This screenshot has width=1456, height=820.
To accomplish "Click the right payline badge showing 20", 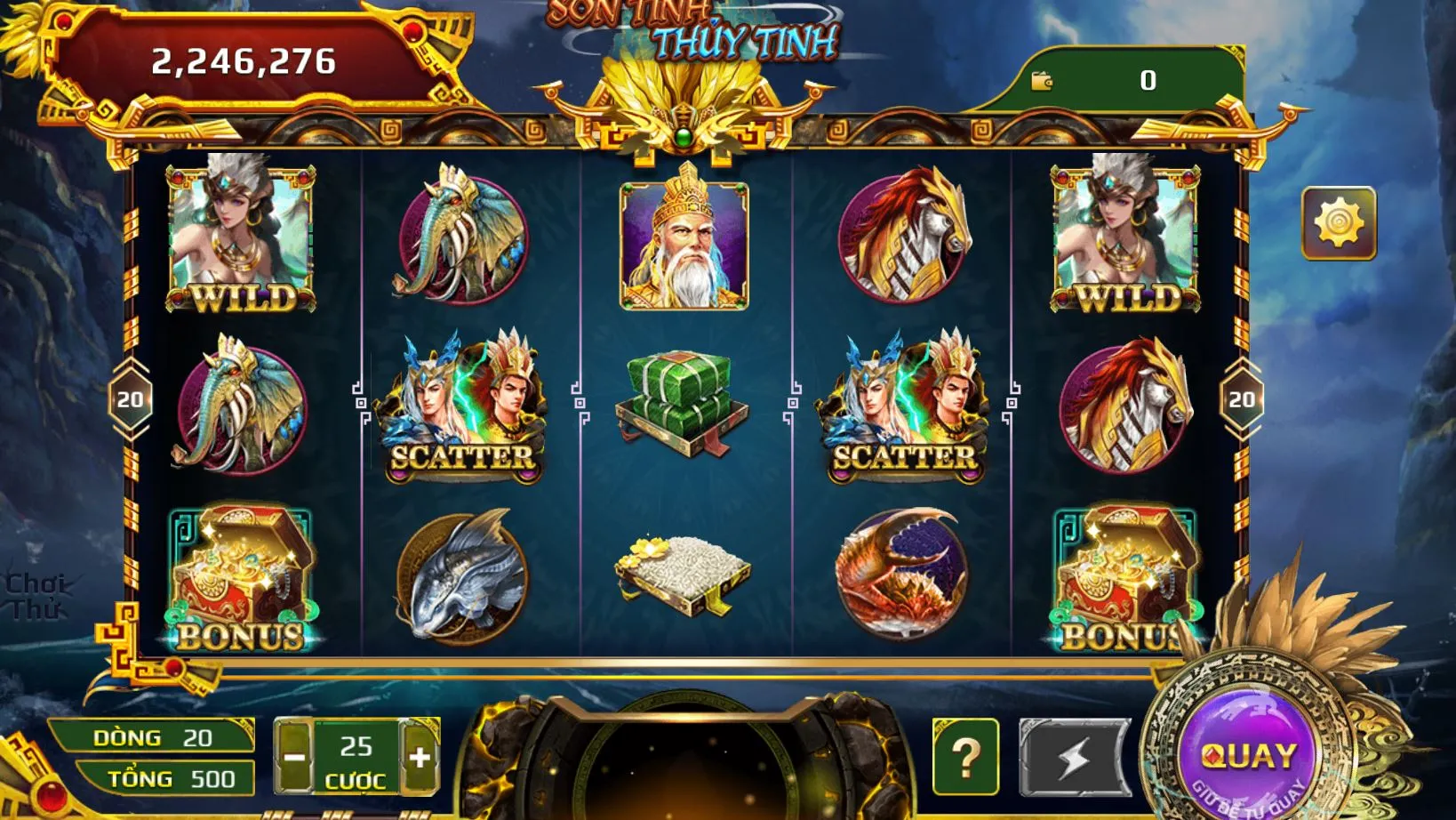I will (x=1244, y=400).
